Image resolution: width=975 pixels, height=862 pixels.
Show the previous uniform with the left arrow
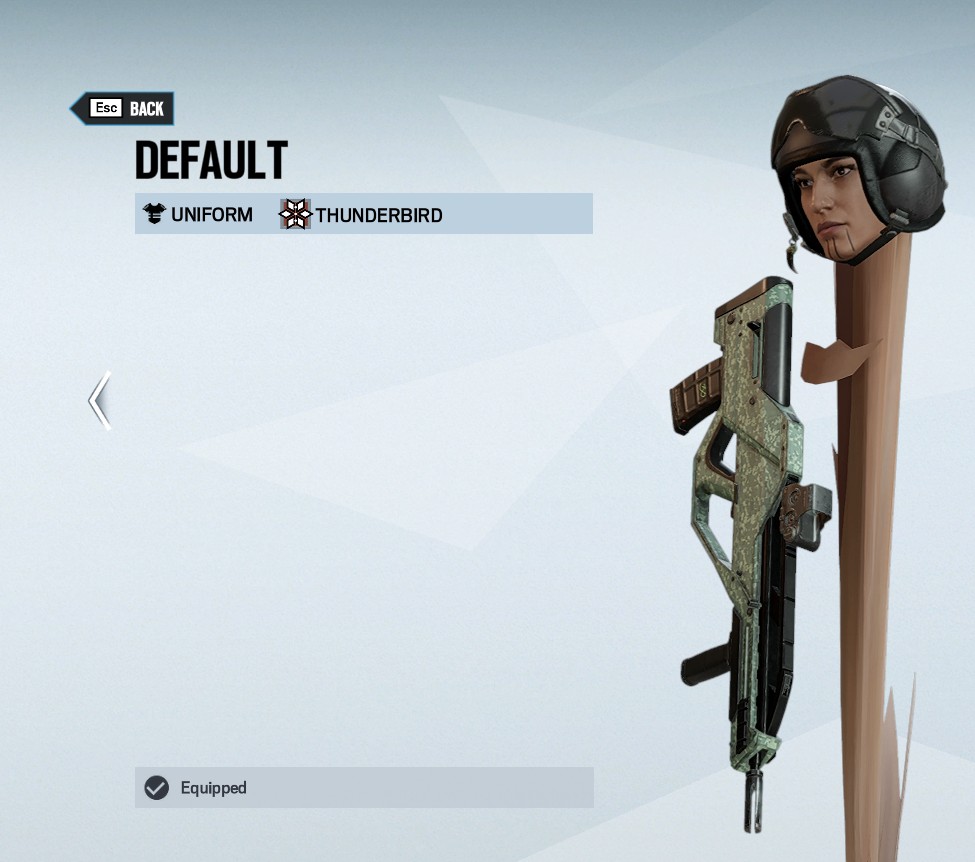coord(99,401)
